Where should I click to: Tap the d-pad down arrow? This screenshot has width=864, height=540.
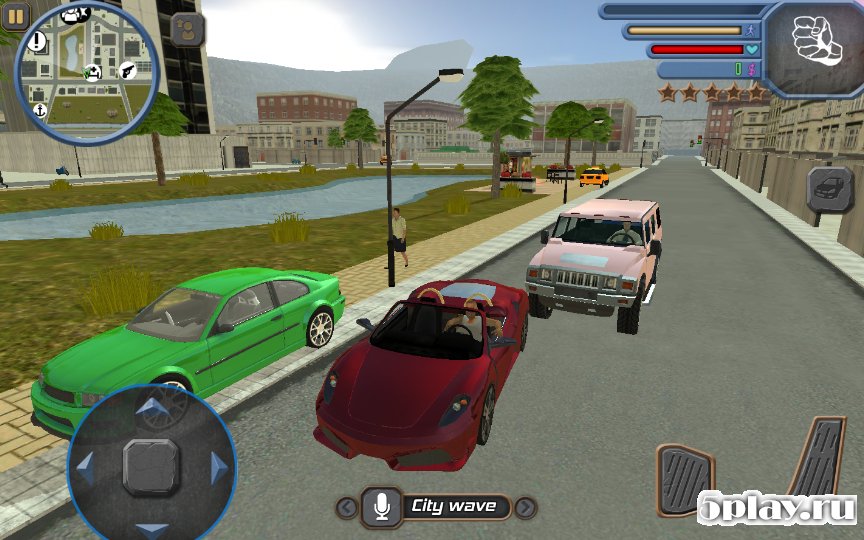click(x=152, y=529)
